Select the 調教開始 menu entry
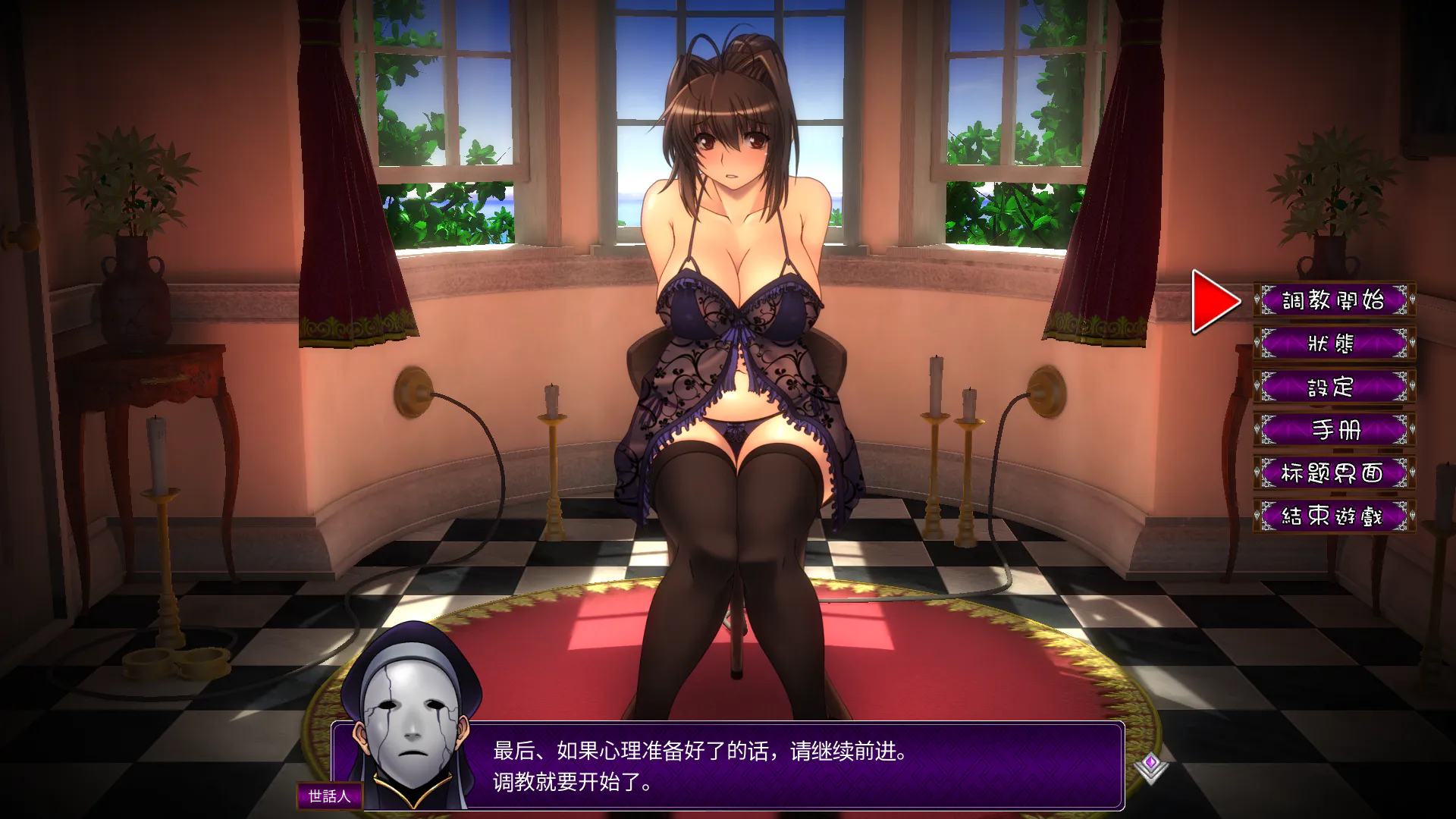 (x=1333, y=300)
